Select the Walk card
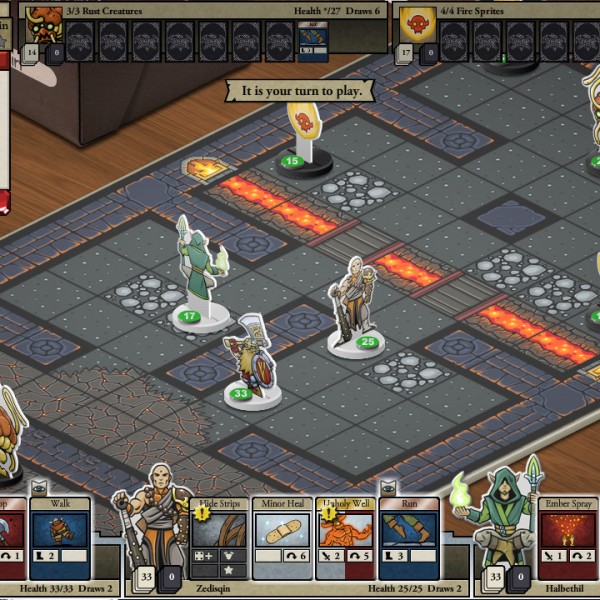Image resolution: width=600 pixels, height=600 pixels. 59,538
